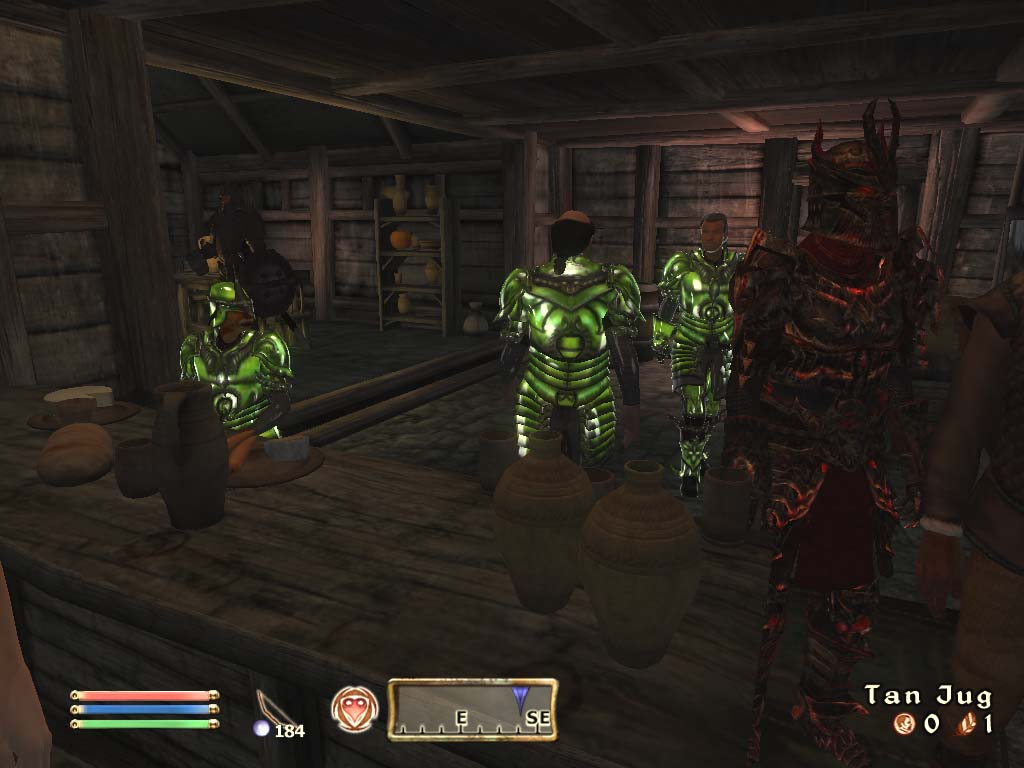Screen dimensions: 1024x768
Task: Click the Tan Jug item label
Action: tap(928, 695)
